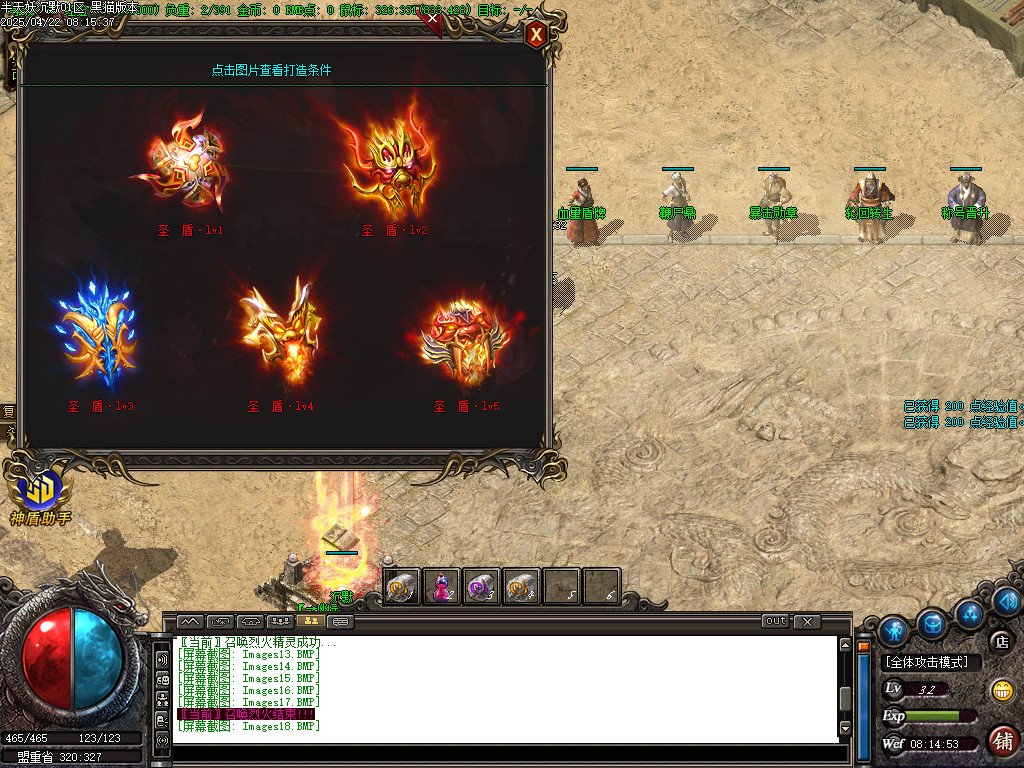
Task: Drink the red potion in slot 2
Action: (x=441, y=587)
